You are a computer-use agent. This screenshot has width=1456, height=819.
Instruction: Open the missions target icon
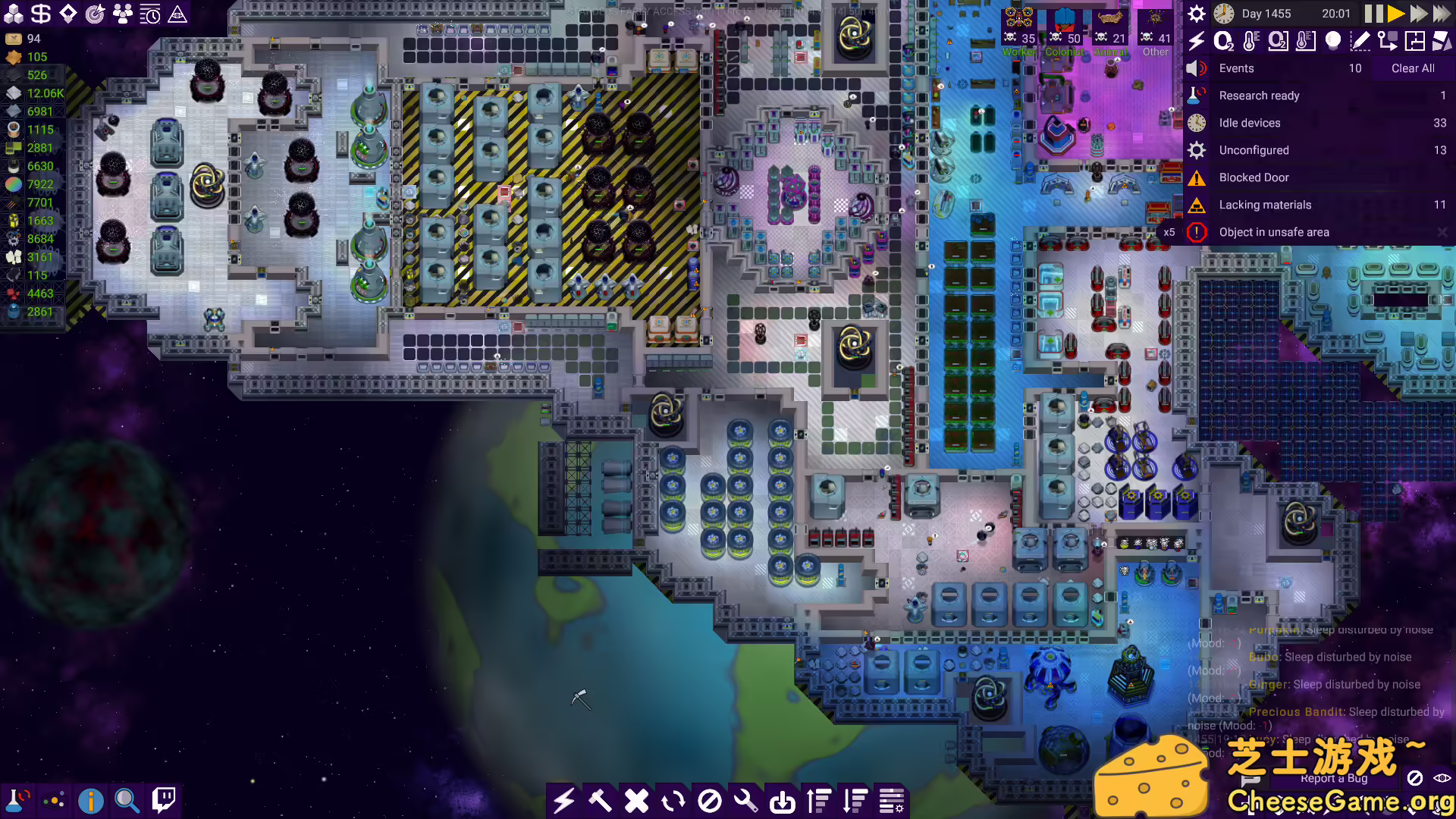coord(96,13)
